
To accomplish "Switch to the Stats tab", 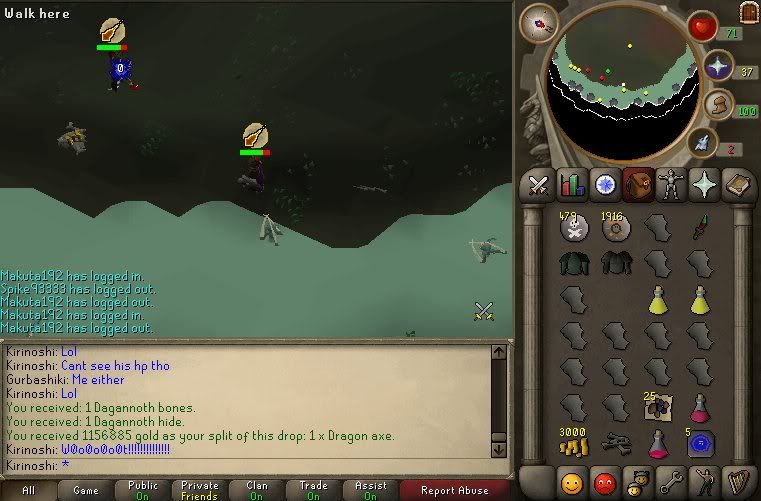I will (x=572, y=185).
